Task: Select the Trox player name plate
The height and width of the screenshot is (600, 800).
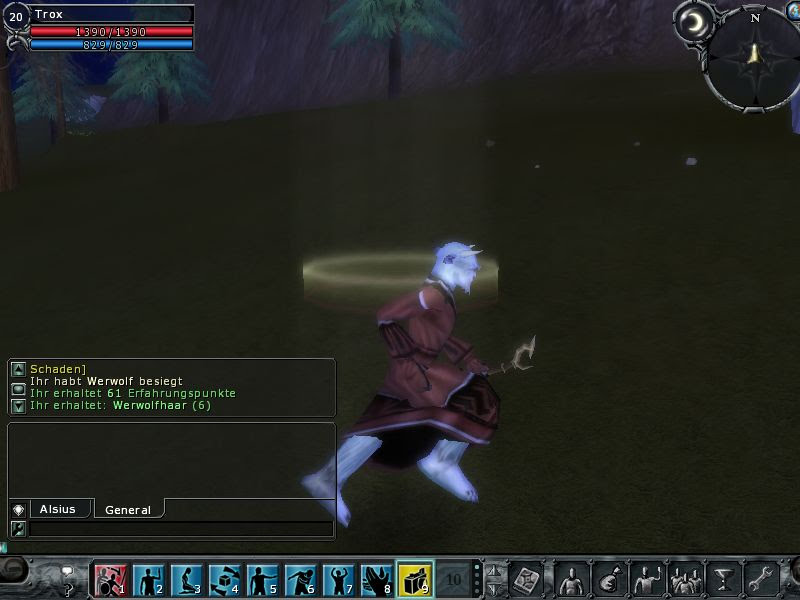Action: click(x=110, y=14)
